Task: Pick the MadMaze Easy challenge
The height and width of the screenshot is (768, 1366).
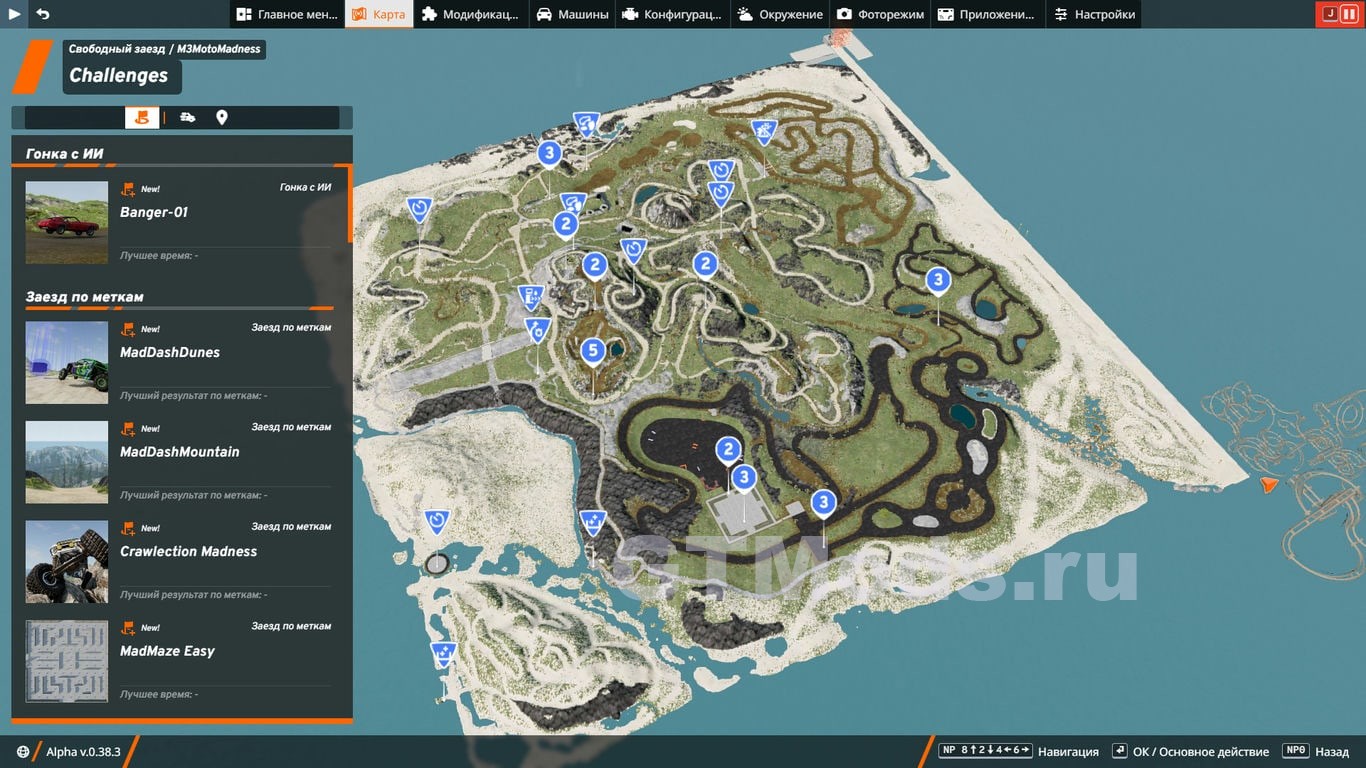Action: click(180, 660)
